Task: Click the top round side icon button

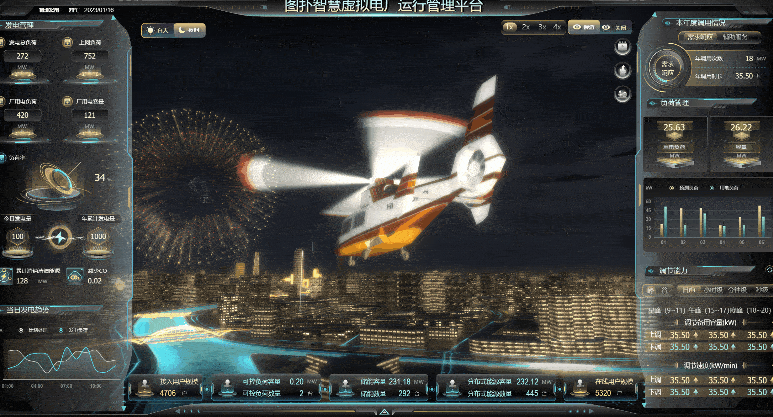Action: pyautogui.click(x=622, y=48)
